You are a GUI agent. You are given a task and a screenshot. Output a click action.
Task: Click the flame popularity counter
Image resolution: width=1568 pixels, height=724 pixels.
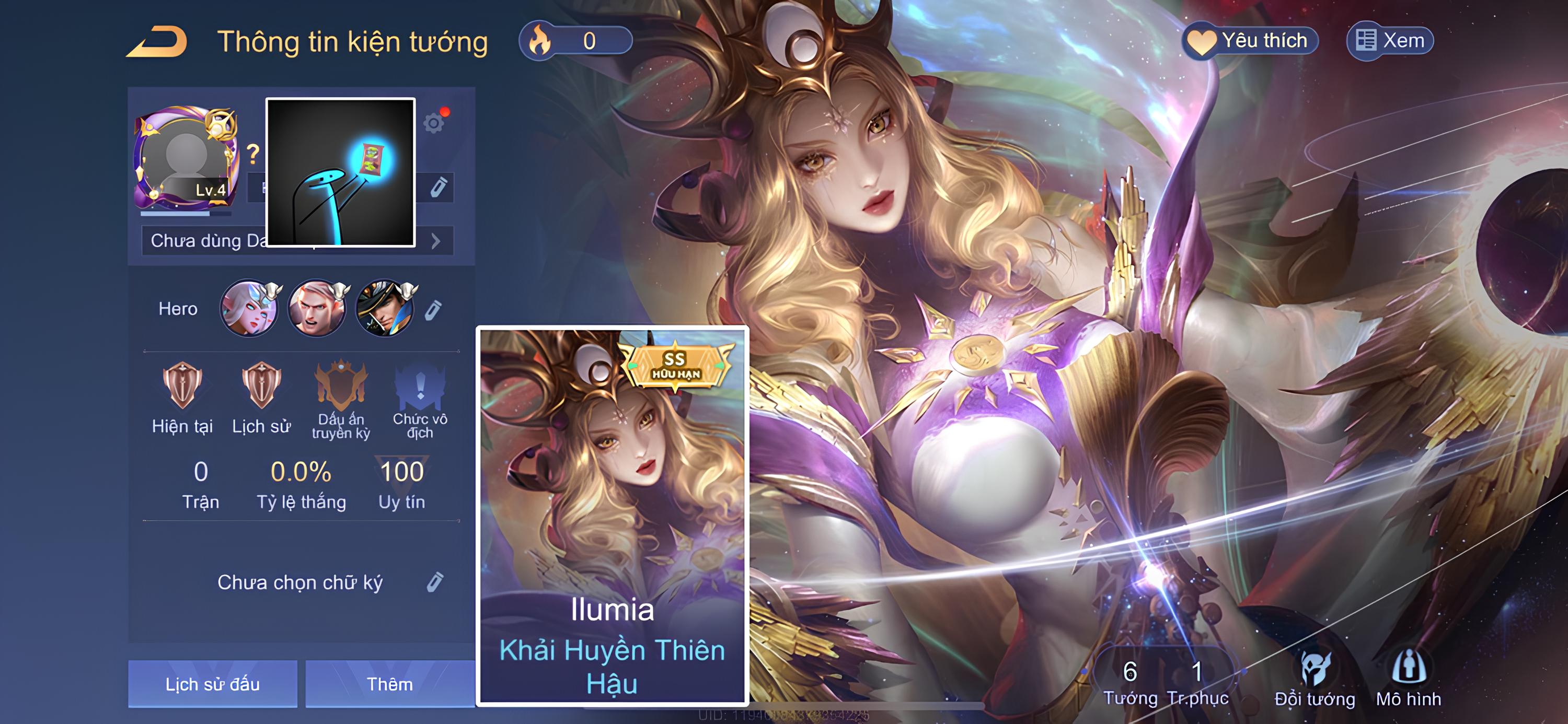575,41
